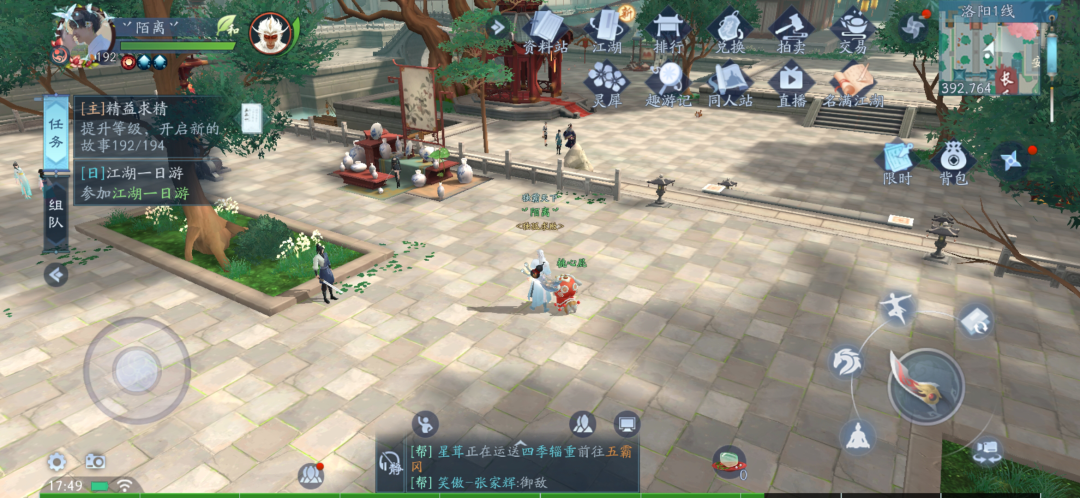The height and width of the screenshot is (498, 1080).
Task: Open the camera screenshot mode
Action: click(x=95, y=461)
